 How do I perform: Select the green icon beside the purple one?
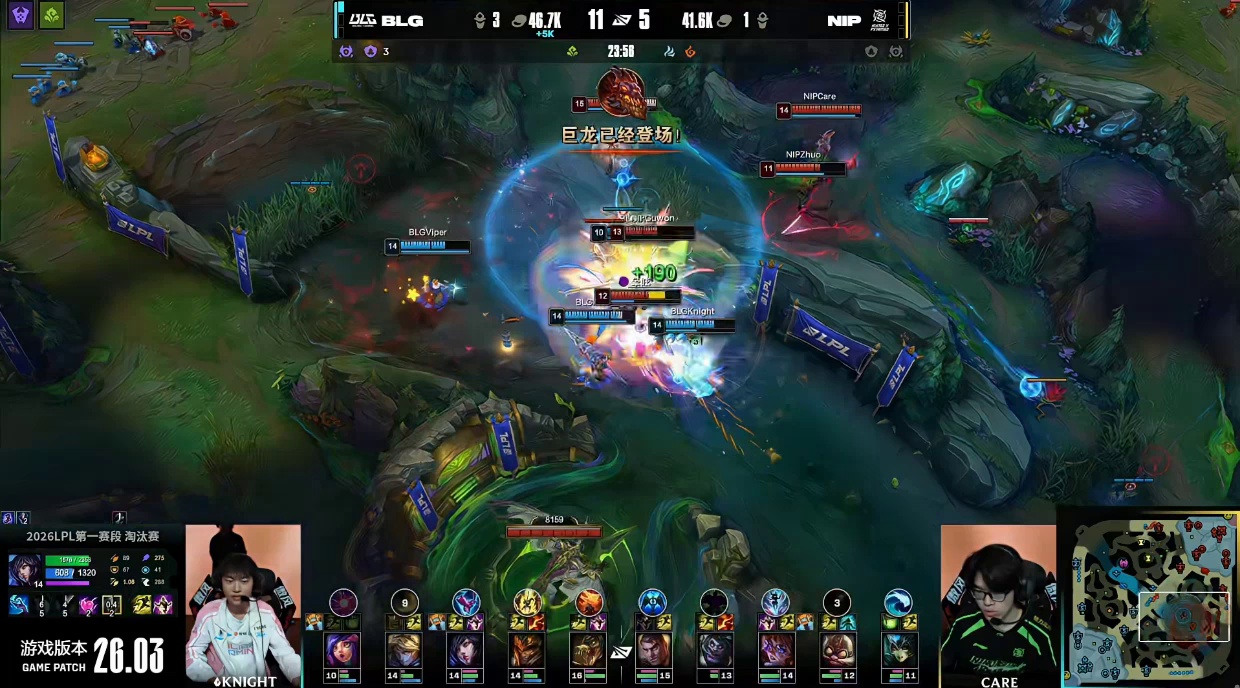52,15
